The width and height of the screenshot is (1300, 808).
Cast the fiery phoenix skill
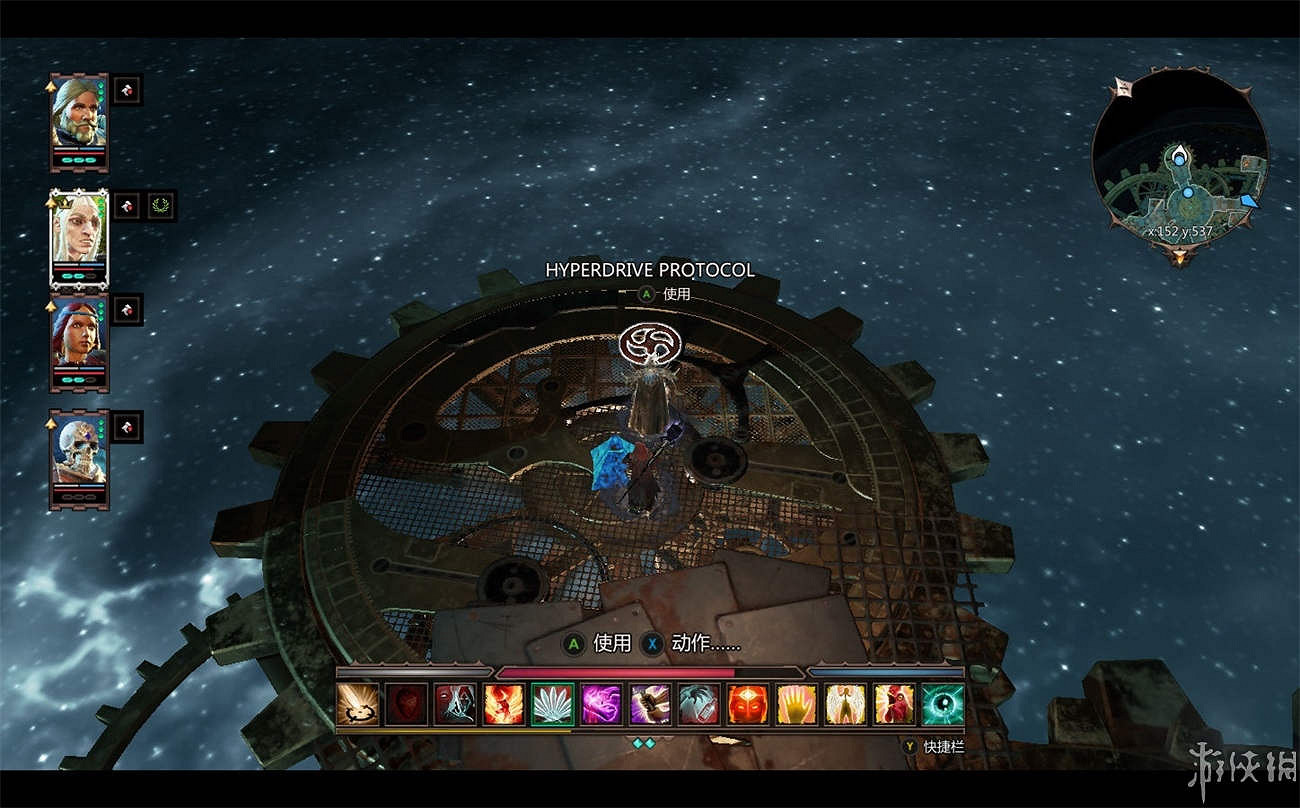click(504, 704)
